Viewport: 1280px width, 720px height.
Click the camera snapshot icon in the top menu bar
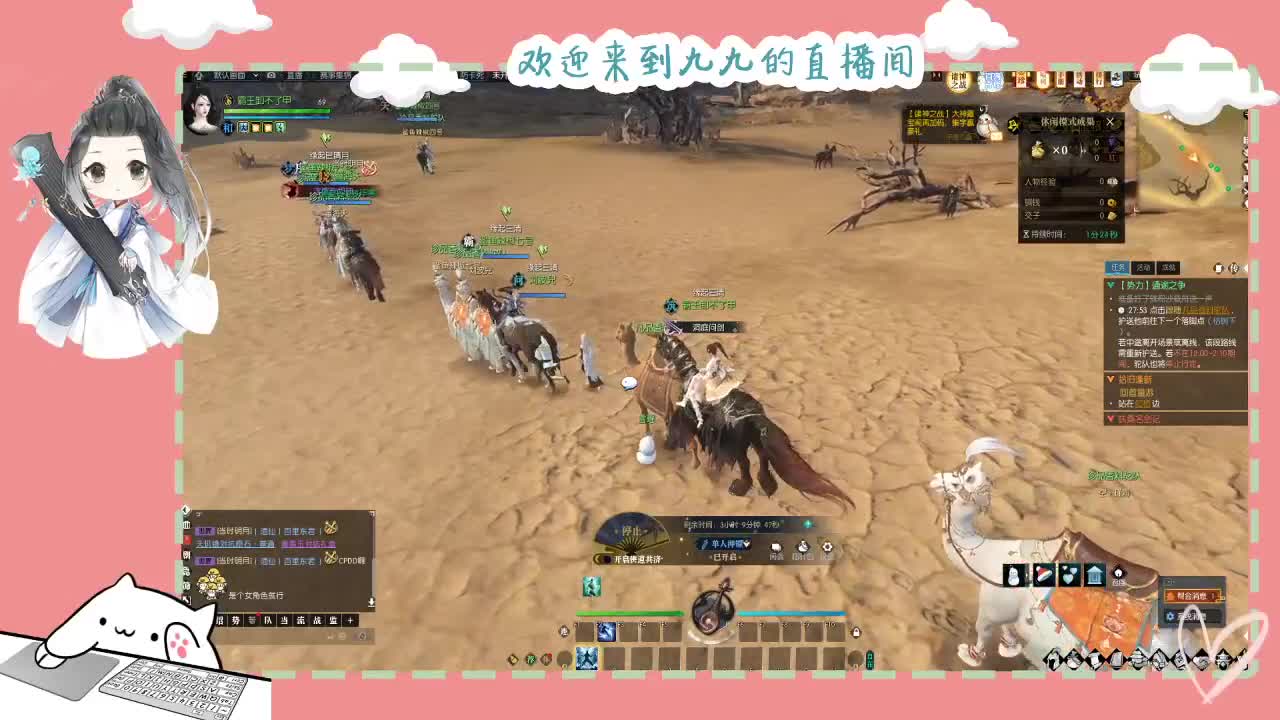click(x=270, y=75)
